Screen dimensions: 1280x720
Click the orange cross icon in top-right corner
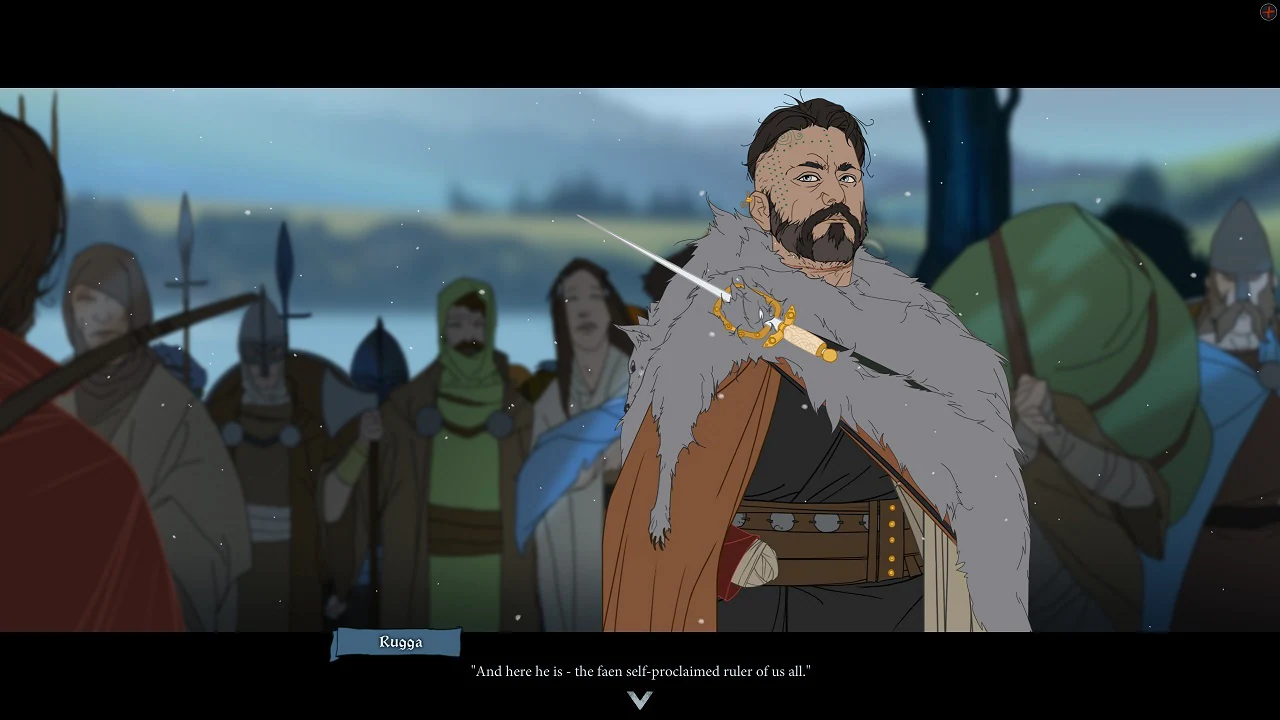click(x=1268, y=11)
